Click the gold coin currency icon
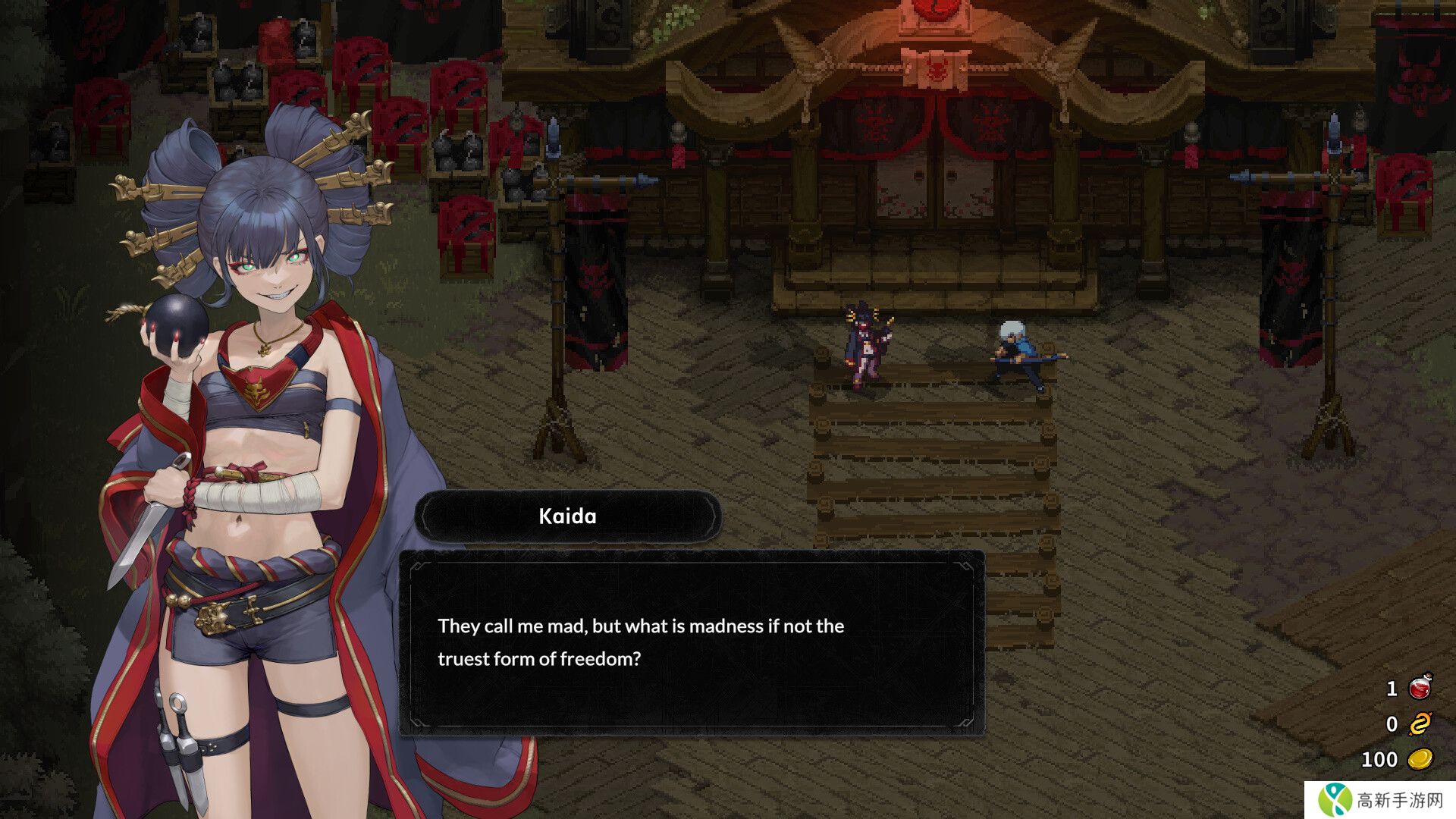This screenshot has height=819, width=1456. click(1420, 758)
